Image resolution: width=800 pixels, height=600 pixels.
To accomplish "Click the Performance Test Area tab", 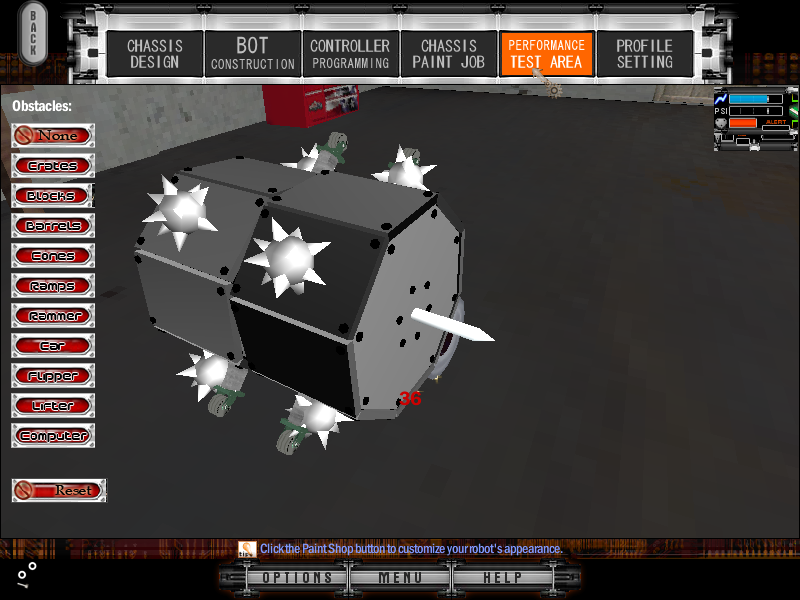I will (546, 54).
